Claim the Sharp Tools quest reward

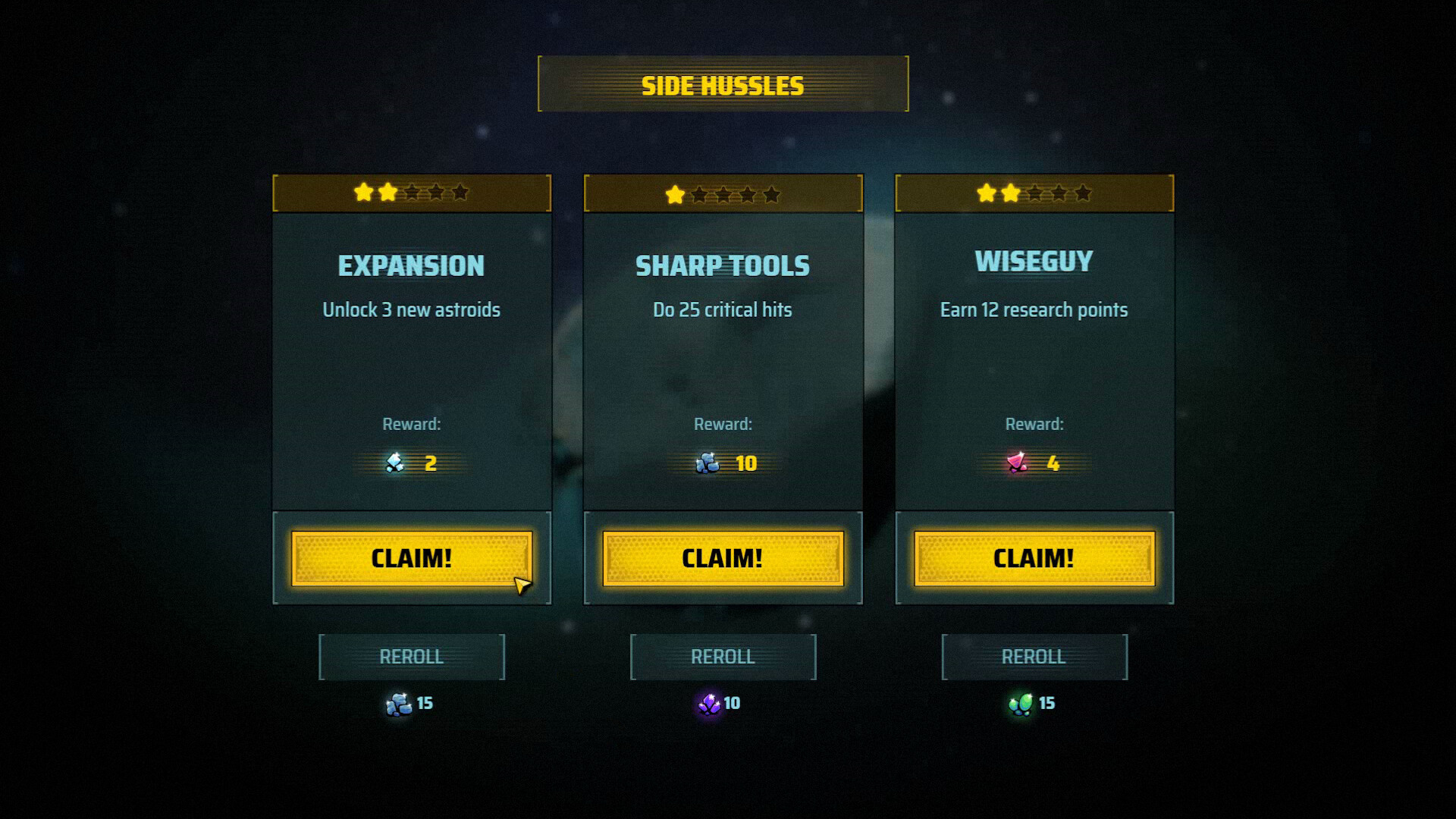coord(722,558)
